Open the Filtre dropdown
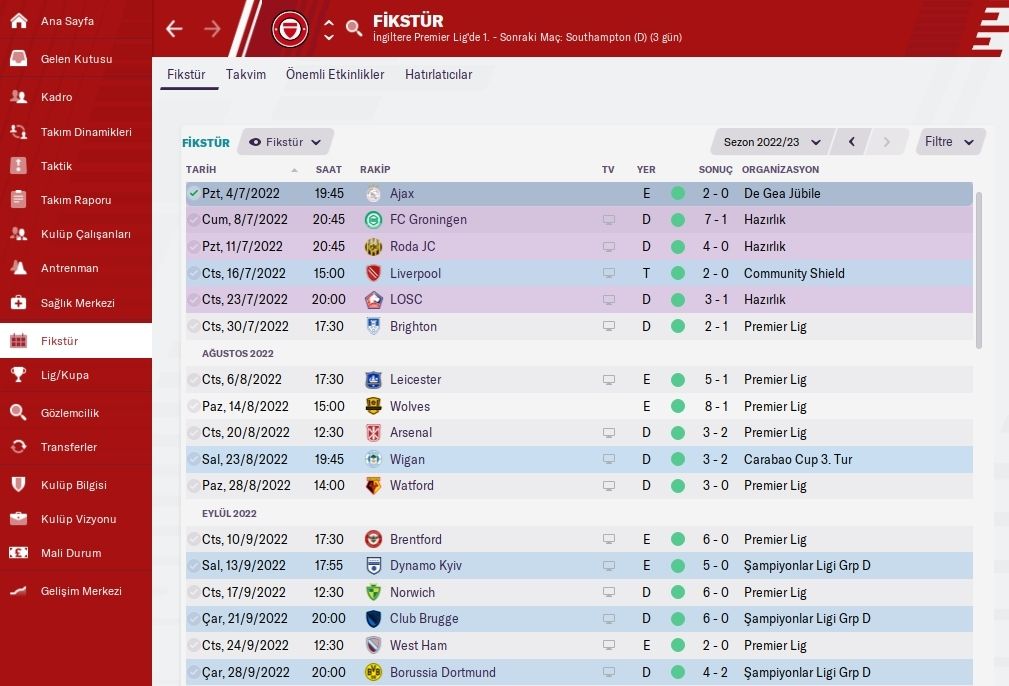 950,142
